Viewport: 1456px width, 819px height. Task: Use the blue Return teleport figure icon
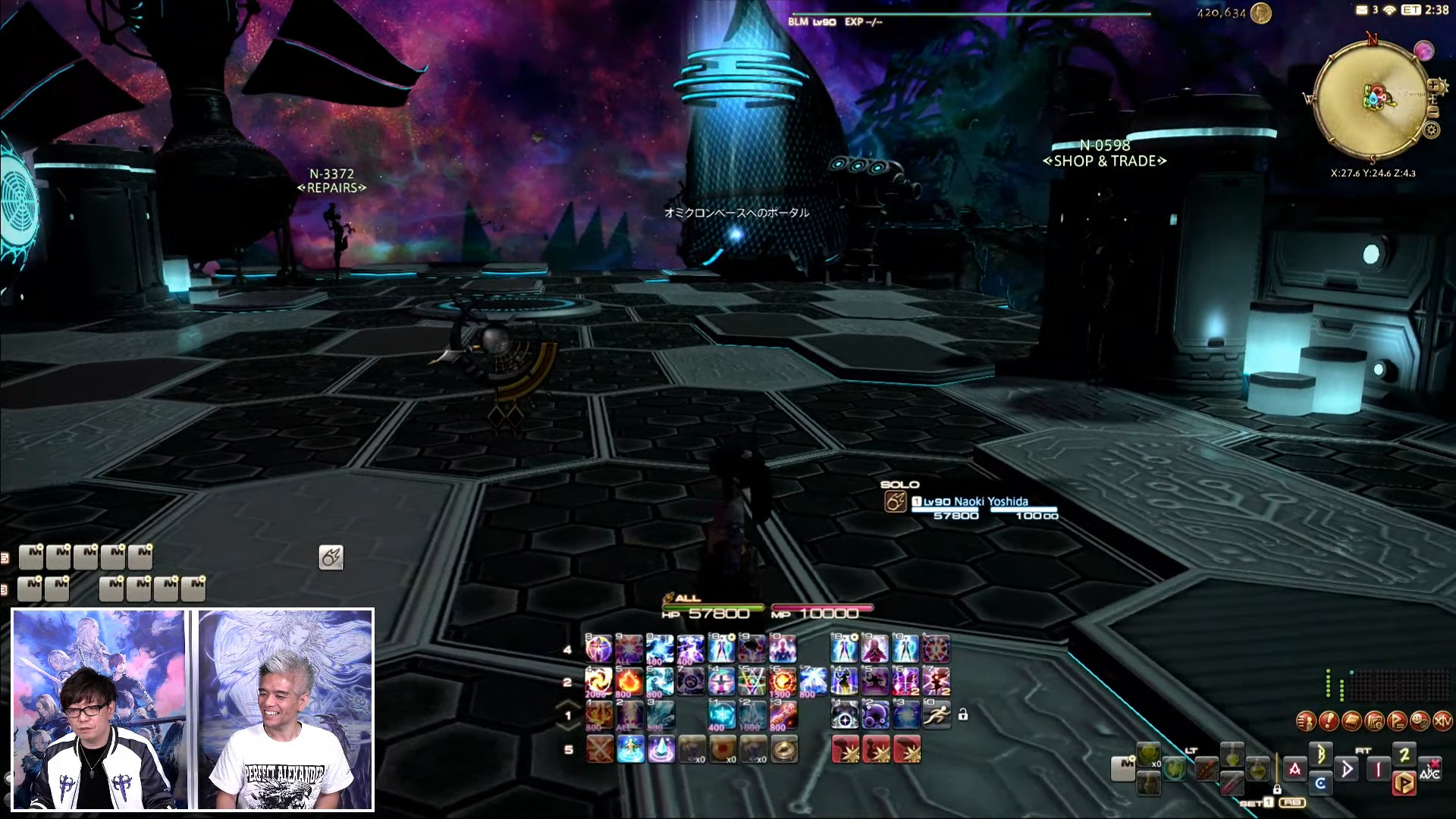(x=630, y=749)
